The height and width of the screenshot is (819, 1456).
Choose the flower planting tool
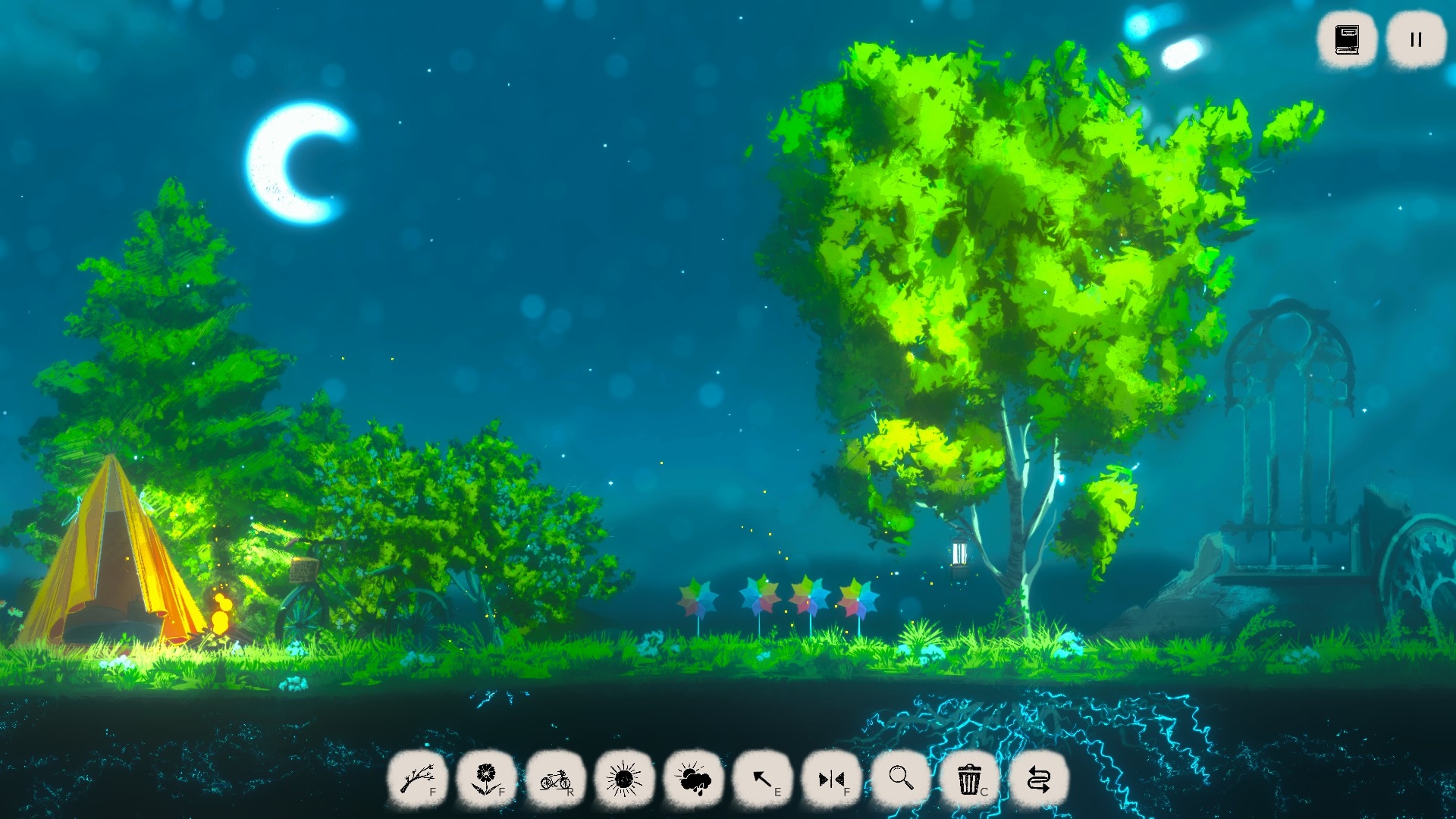486,779
